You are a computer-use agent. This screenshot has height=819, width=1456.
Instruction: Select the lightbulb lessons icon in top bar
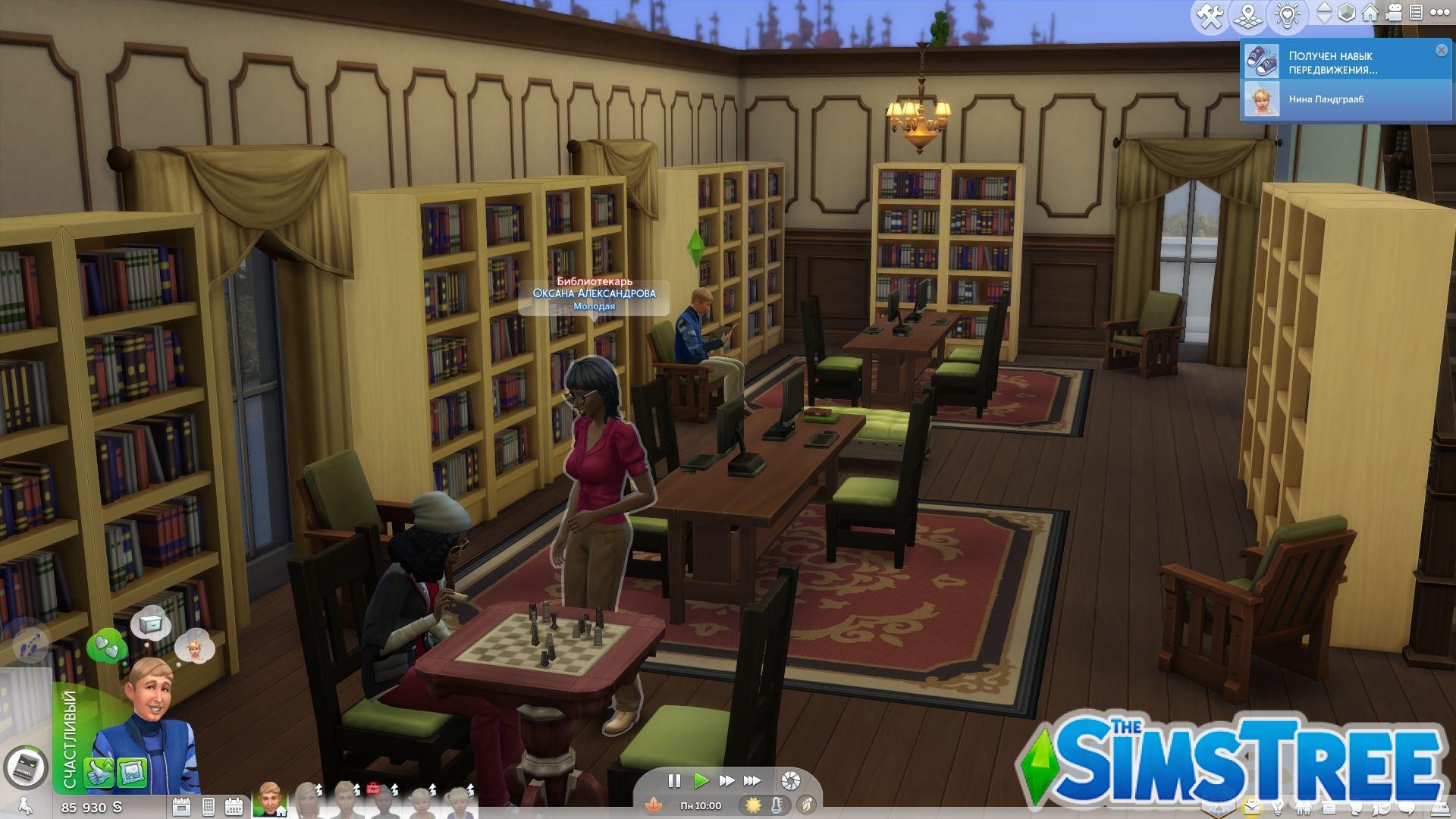pos(1286,14)
